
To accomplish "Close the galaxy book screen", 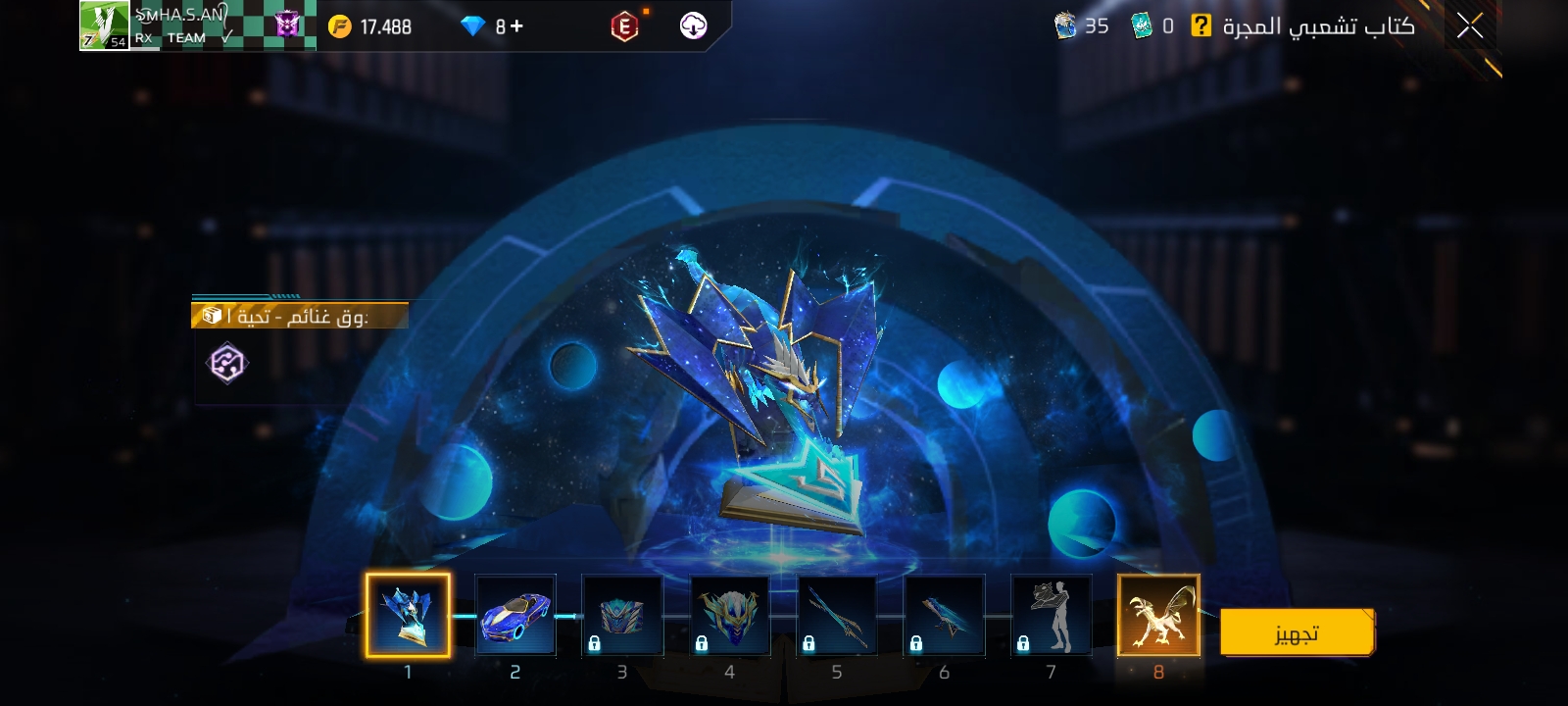I will click(1469, 26).
